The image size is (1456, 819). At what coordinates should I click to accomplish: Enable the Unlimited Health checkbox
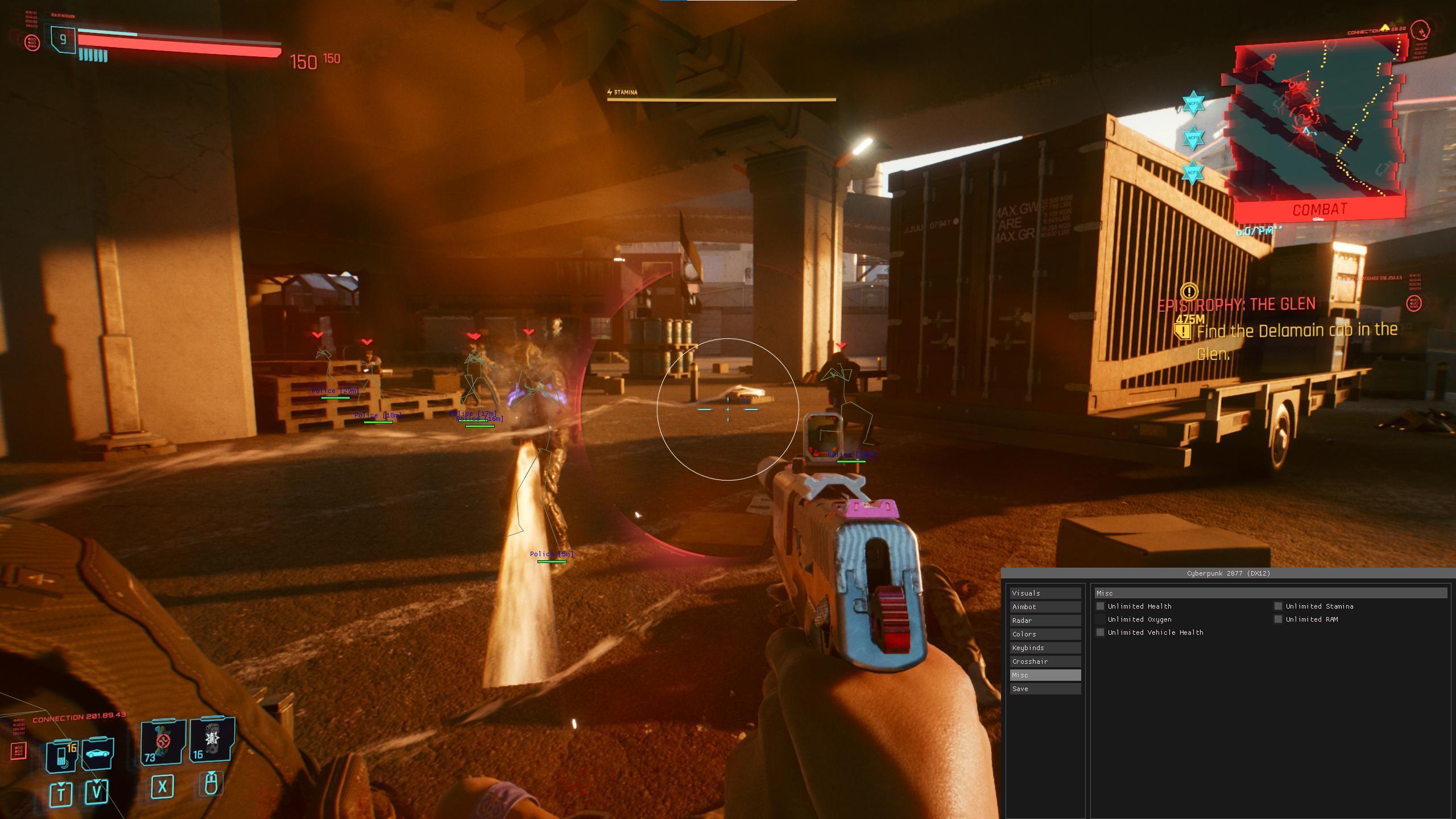[x=1101, y=606]
